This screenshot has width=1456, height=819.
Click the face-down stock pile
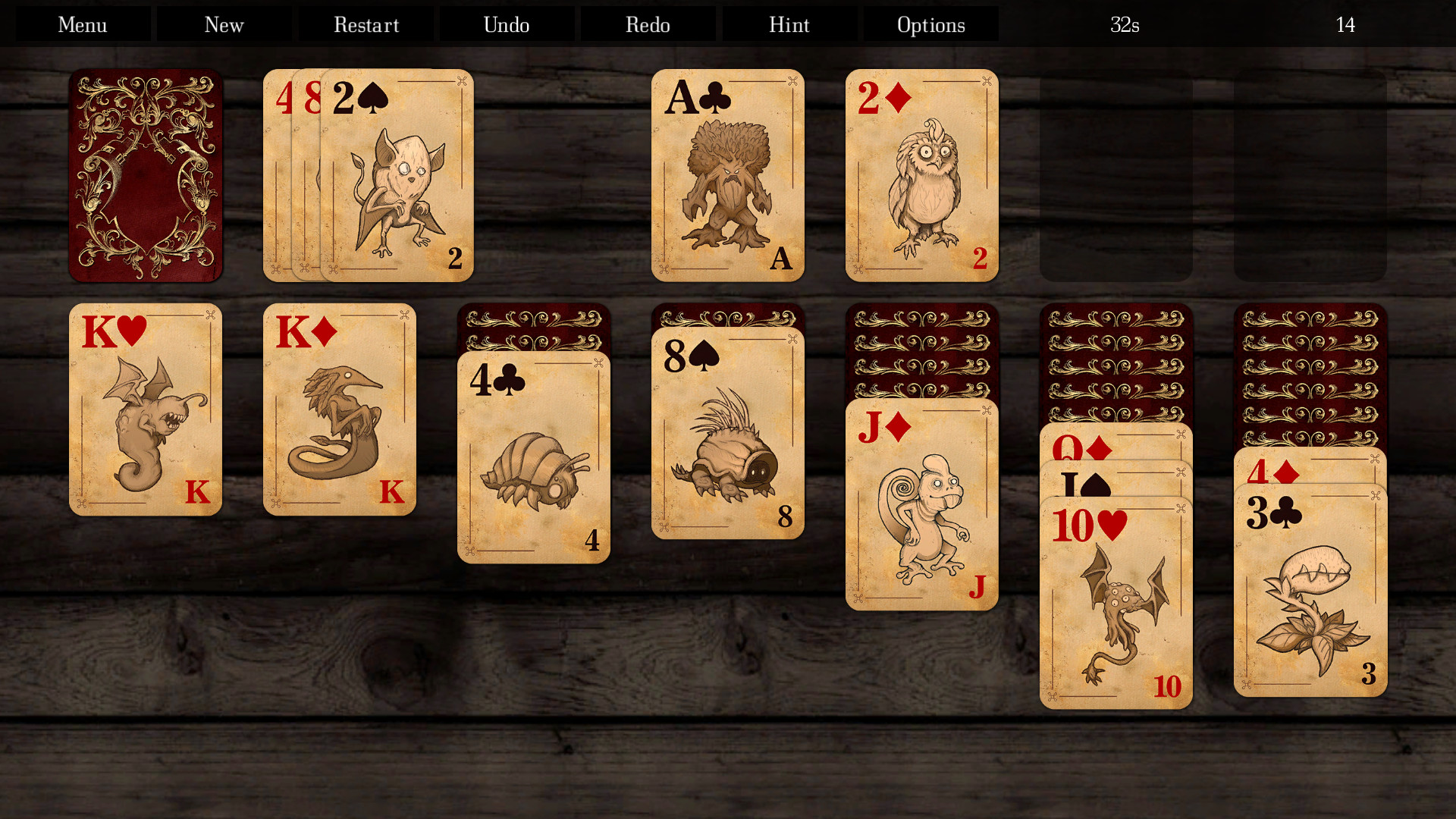[x=145, y=175]
